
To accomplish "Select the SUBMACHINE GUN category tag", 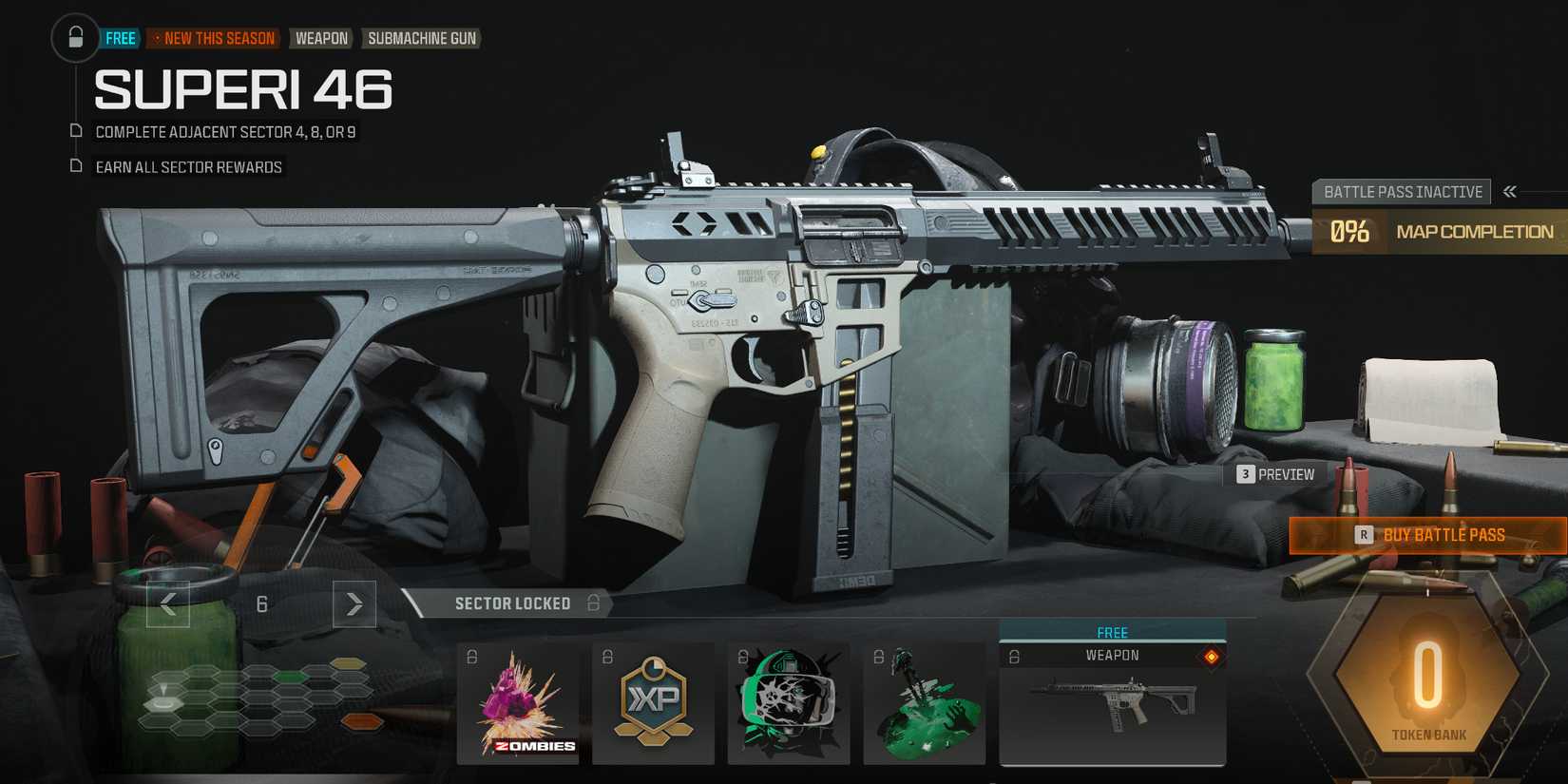I will (421, 38).
